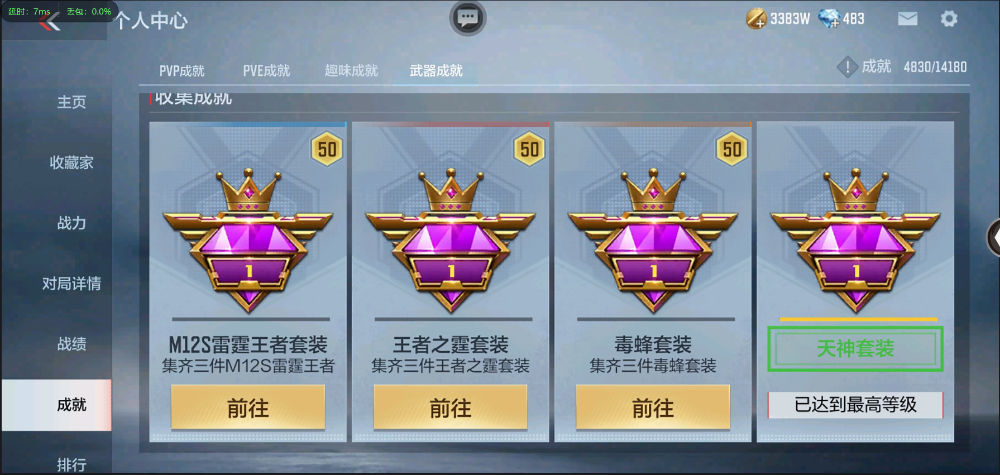Open the chat bubble icon

click(x=467, y=17)
